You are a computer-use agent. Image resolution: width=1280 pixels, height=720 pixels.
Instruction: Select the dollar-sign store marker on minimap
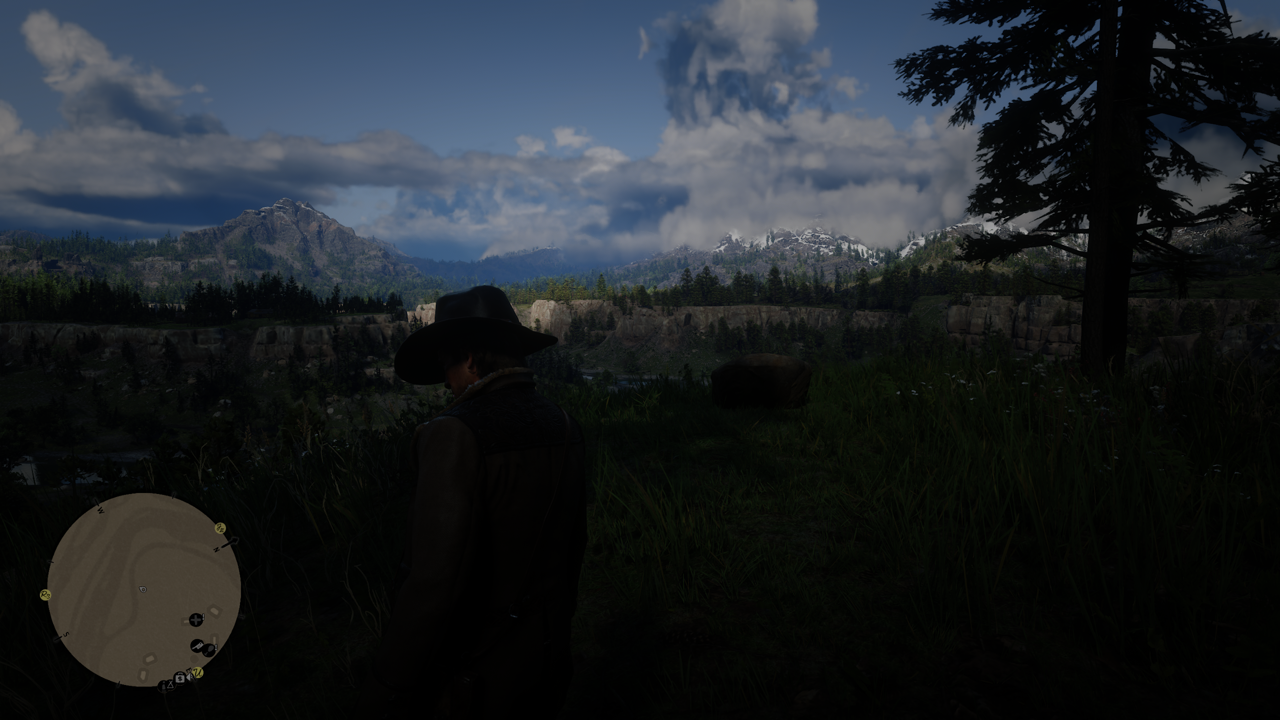[x=180, y=678]
